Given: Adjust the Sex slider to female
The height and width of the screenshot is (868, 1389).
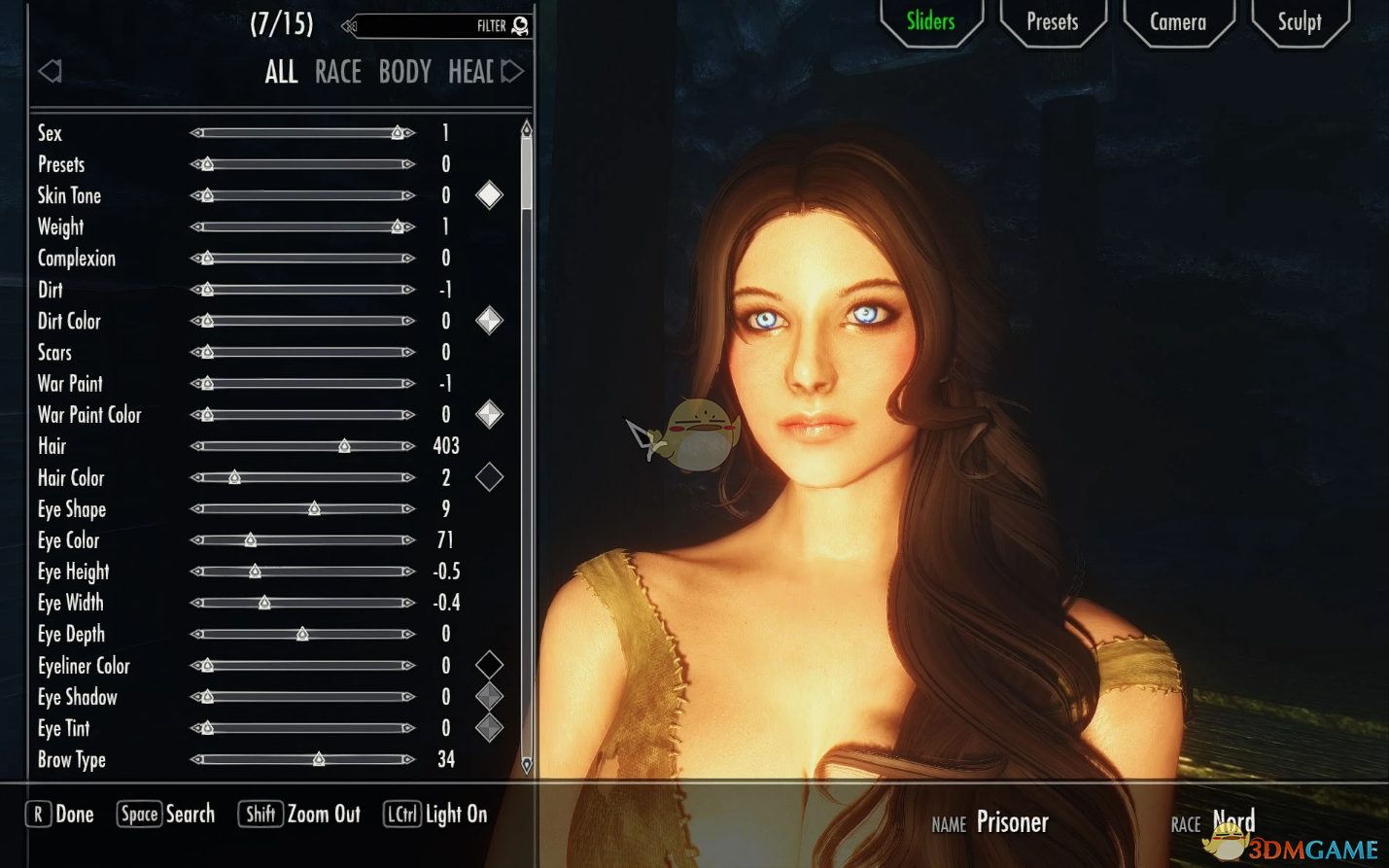Looking at the screenshot, I should click(x=399, y=133).
